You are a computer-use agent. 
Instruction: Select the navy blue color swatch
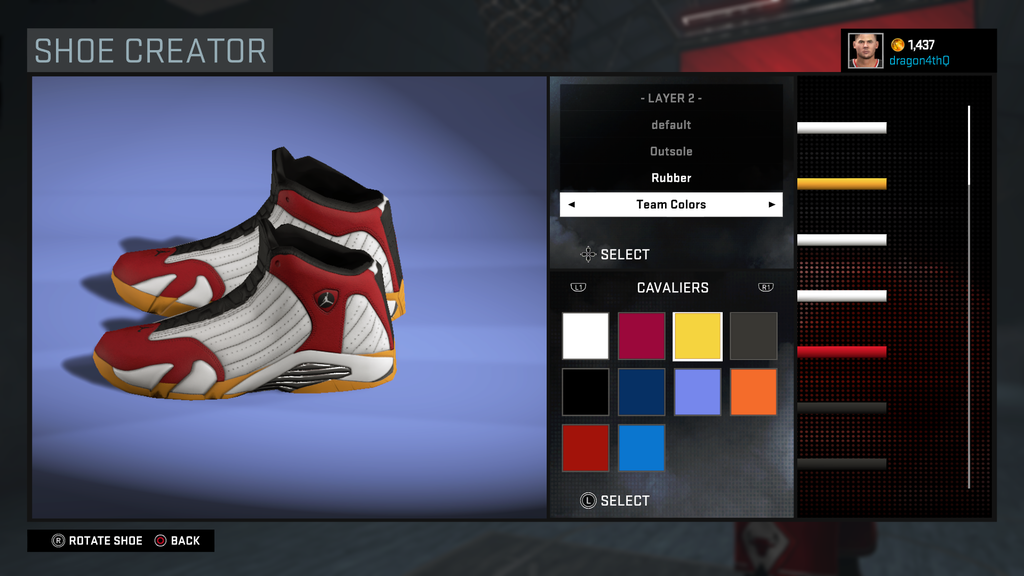(x=642, y=392)
